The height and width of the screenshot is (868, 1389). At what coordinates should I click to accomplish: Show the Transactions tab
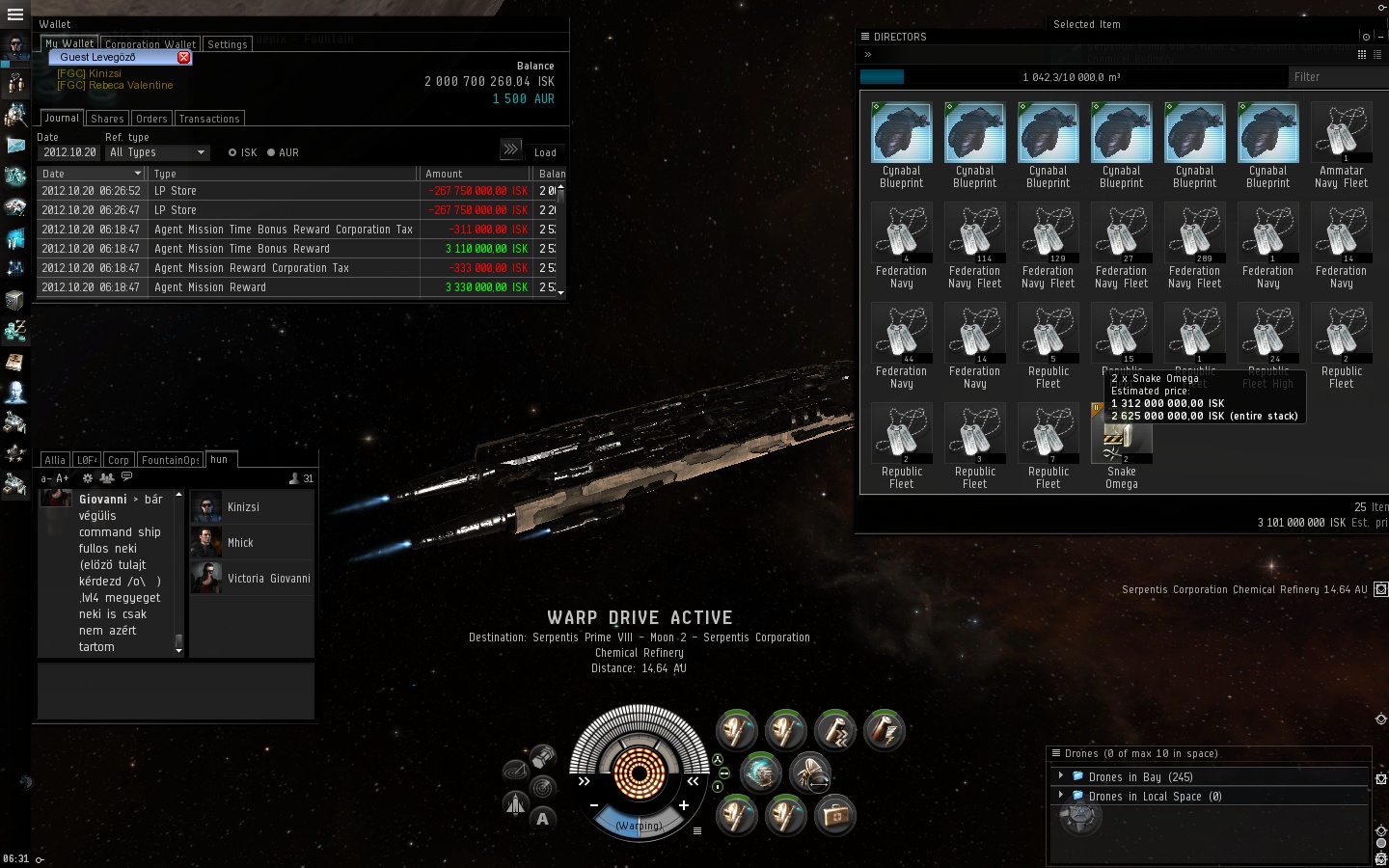click(208, 119)
